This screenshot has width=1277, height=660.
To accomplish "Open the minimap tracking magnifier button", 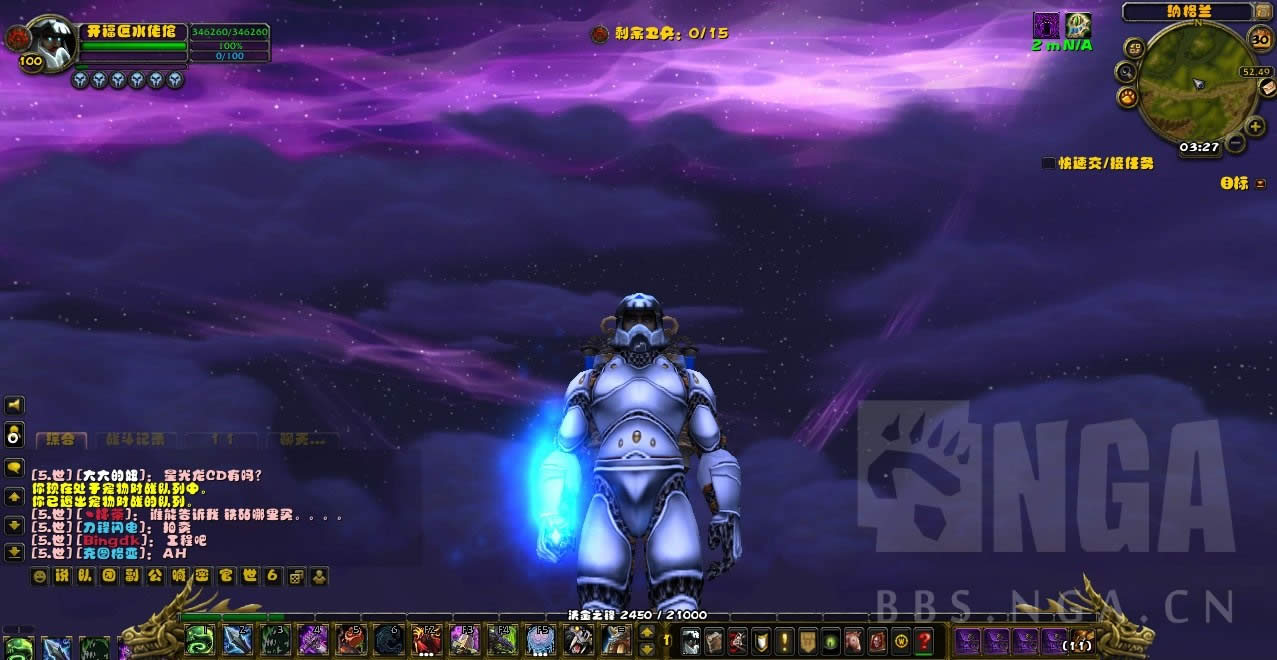I will [x=1127, y=72].
